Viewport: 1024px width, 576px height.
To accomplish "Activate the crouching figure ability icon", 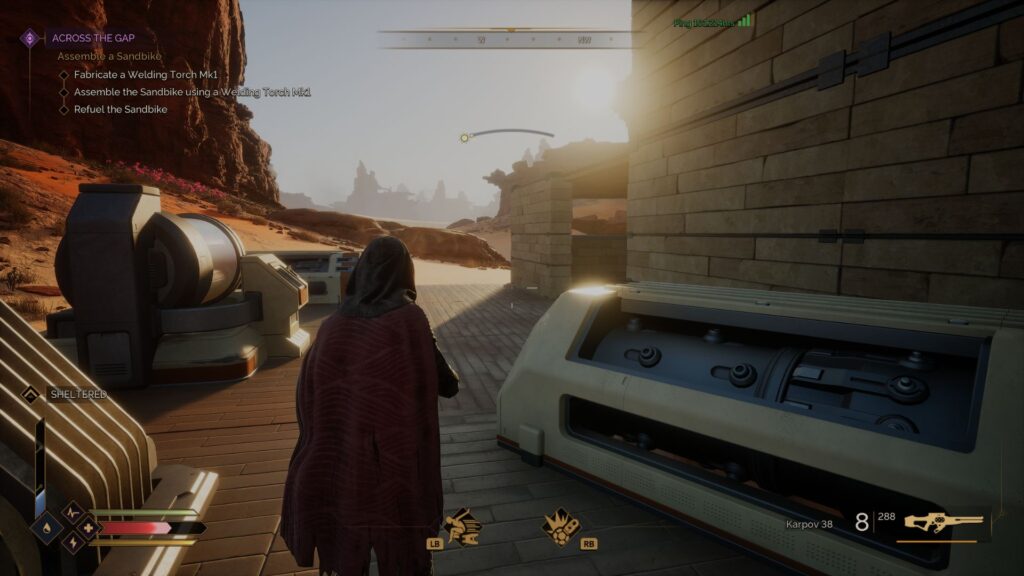I will click(462, 525).
